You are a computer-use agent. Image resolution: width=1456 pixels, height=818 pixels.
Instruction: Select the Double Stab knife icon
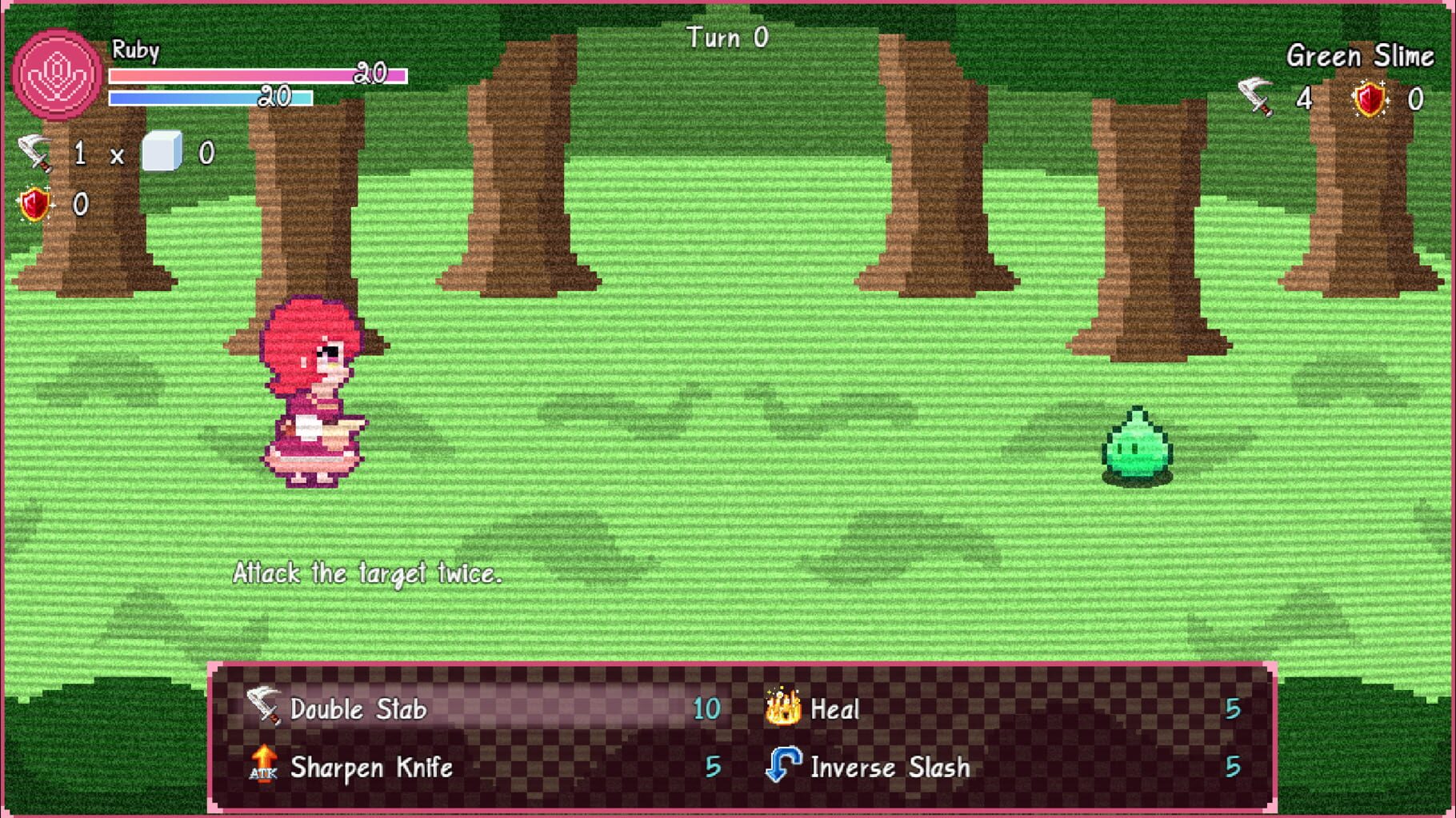click(x=264, y=708)
